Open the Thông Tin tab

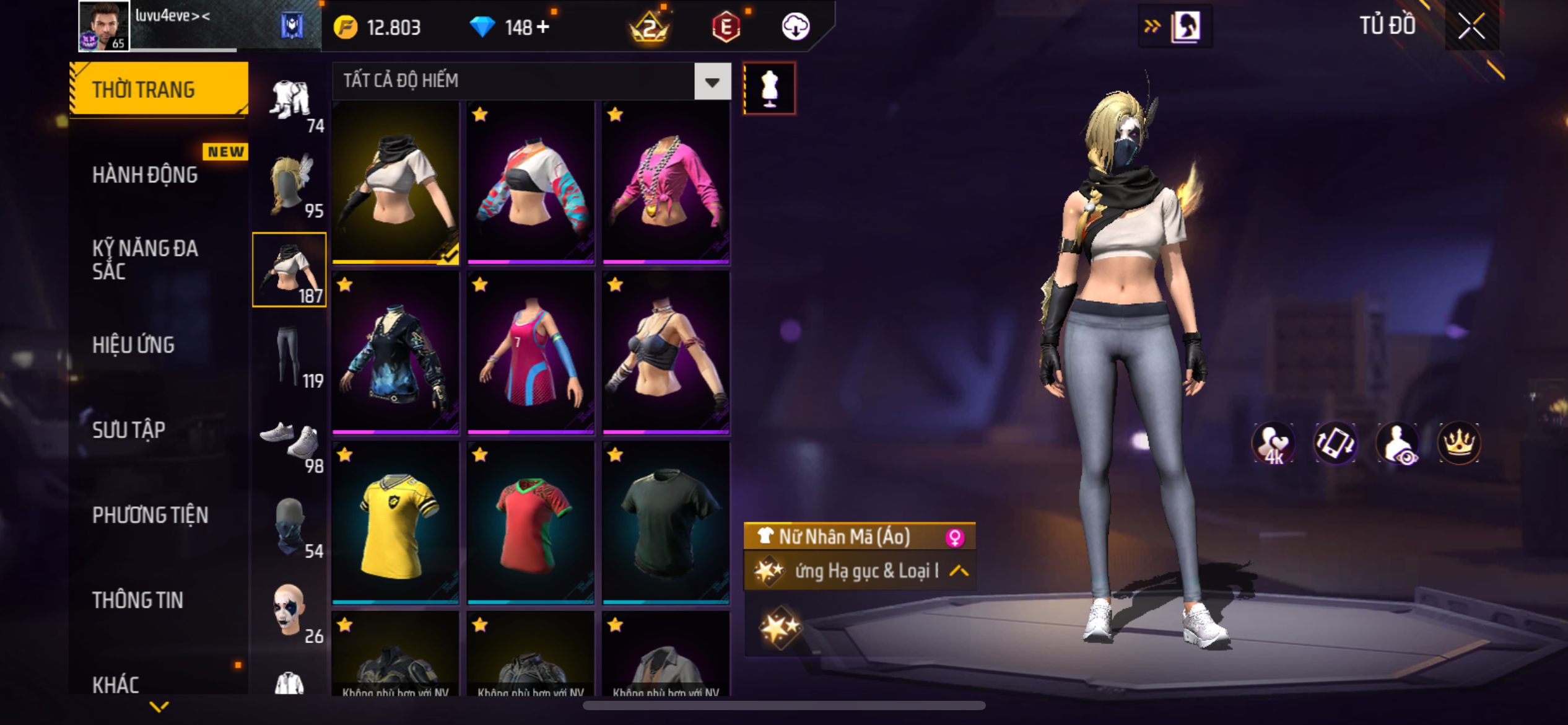coord(138,600)
